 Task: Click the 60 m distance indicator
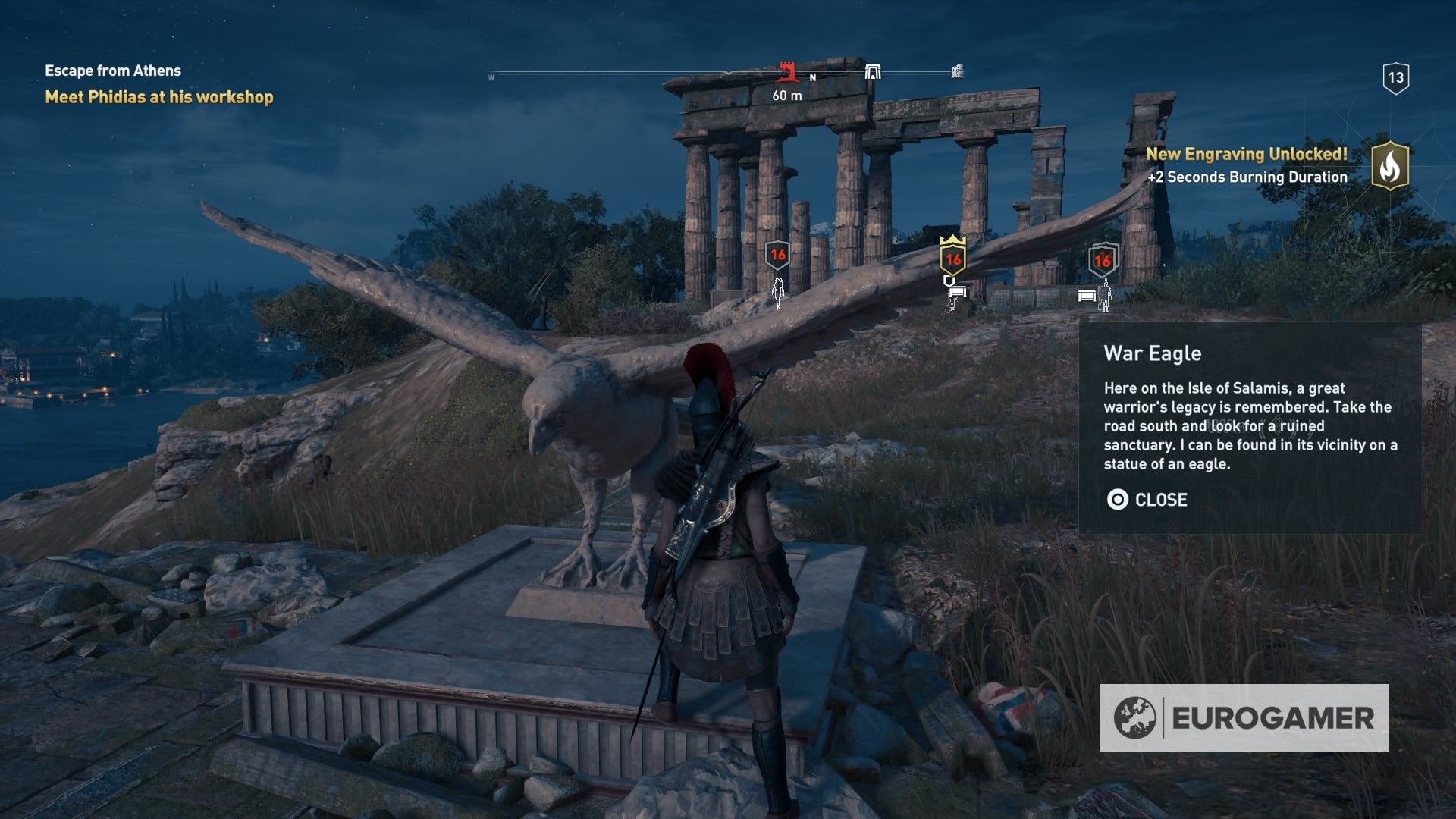pos(786,96)
